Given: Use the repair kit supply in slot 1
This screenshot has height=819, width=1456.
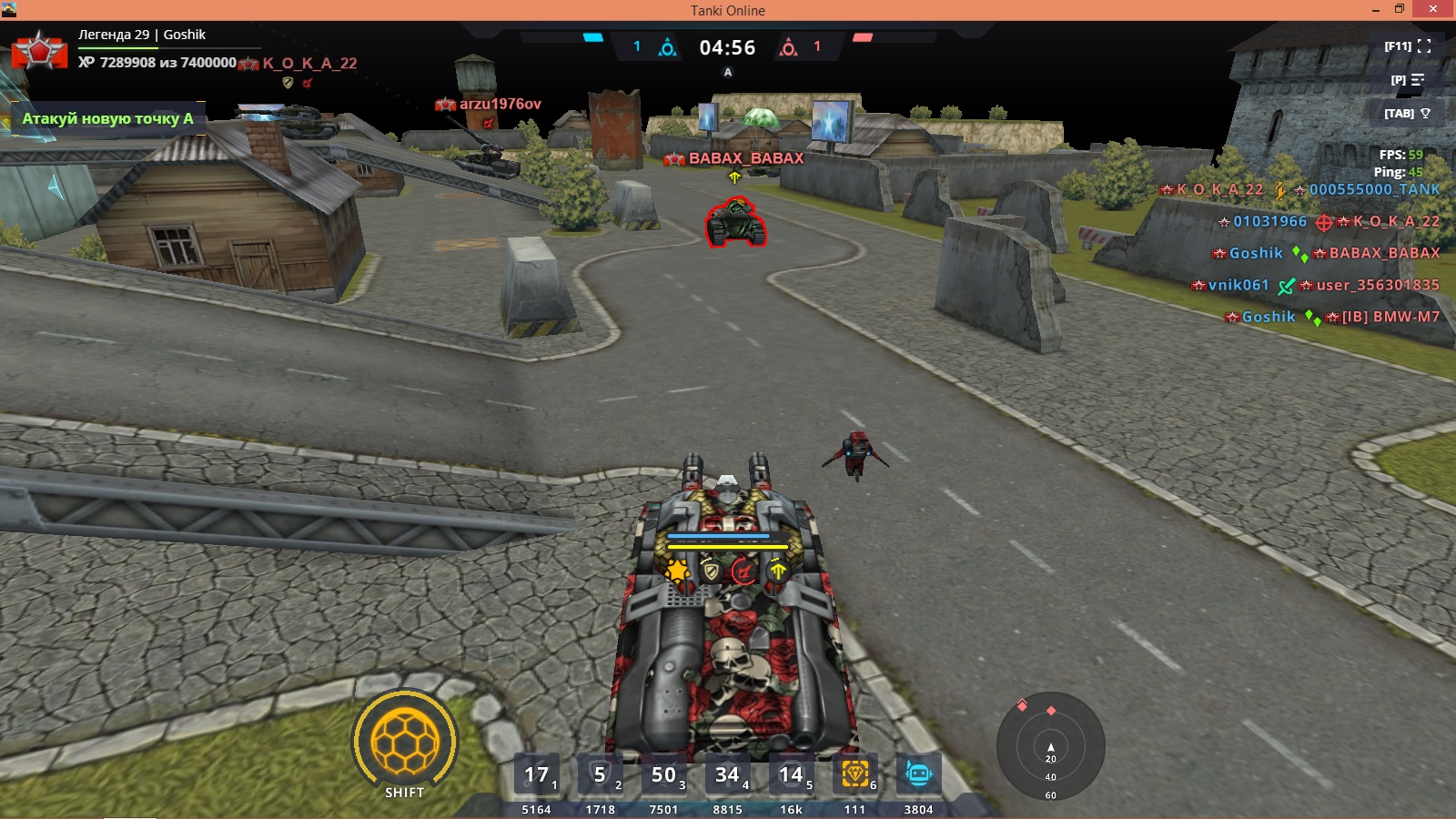Looking at the screenshot, I should point(537,775).
